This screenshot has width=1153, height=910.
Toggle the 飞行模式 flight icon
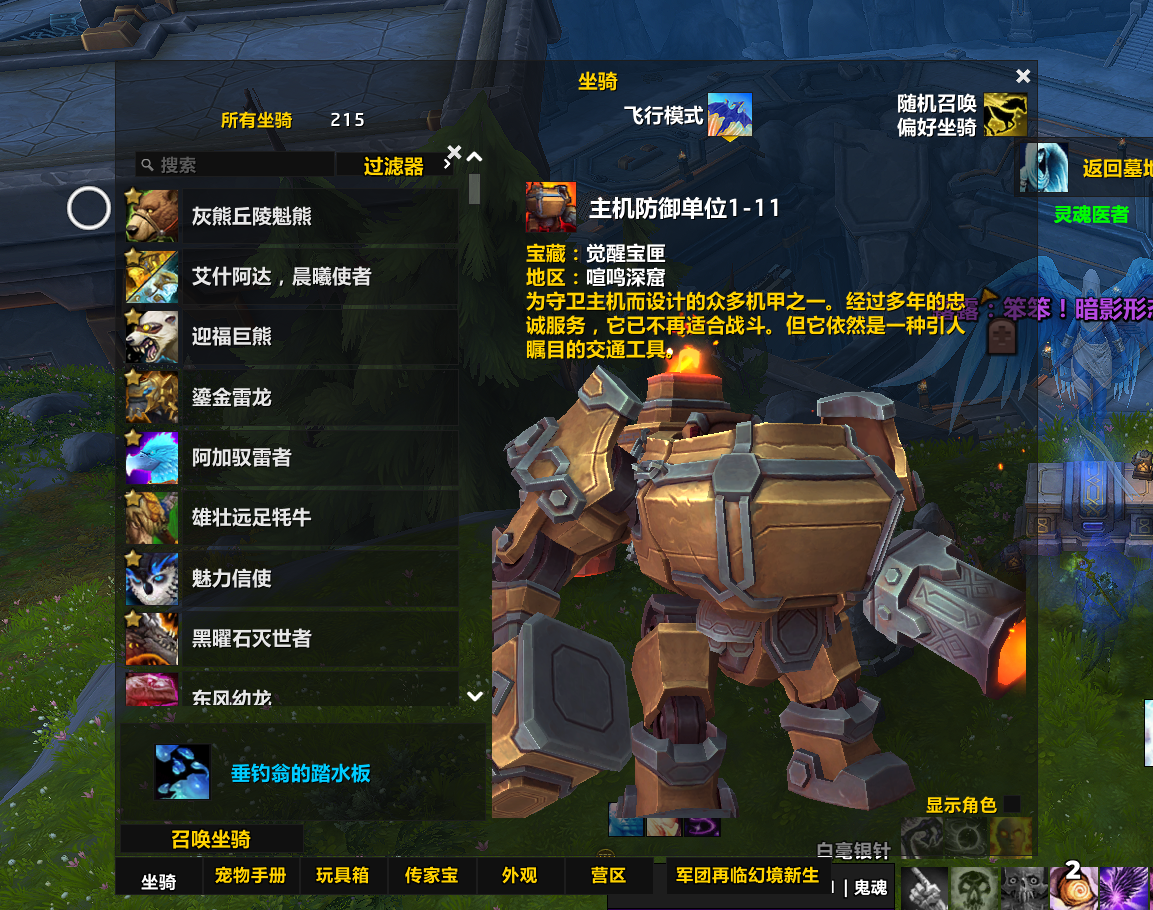point(729,115)
